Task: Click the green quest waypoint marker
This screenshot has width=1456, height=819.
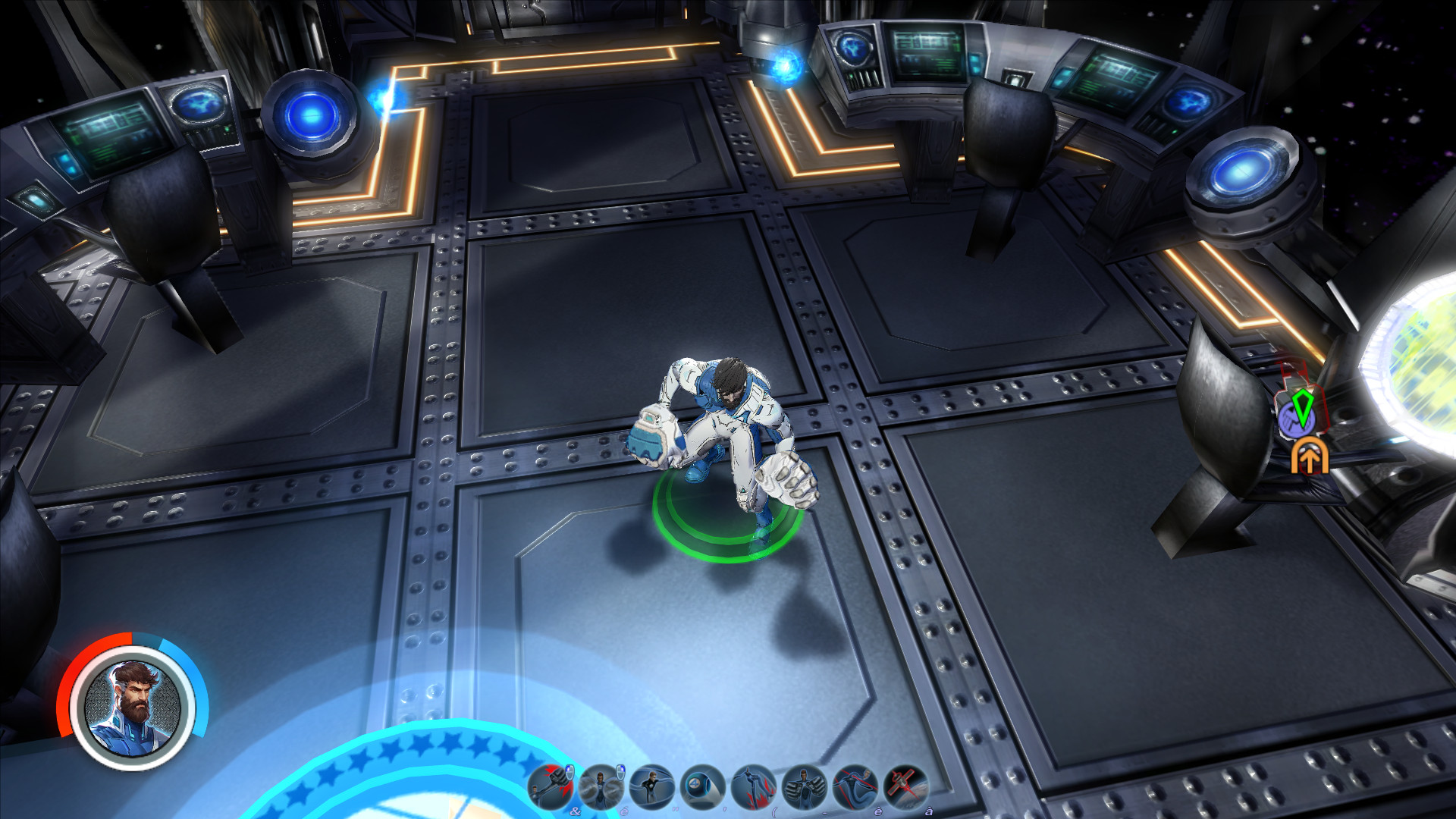Action: (1303, 407)
